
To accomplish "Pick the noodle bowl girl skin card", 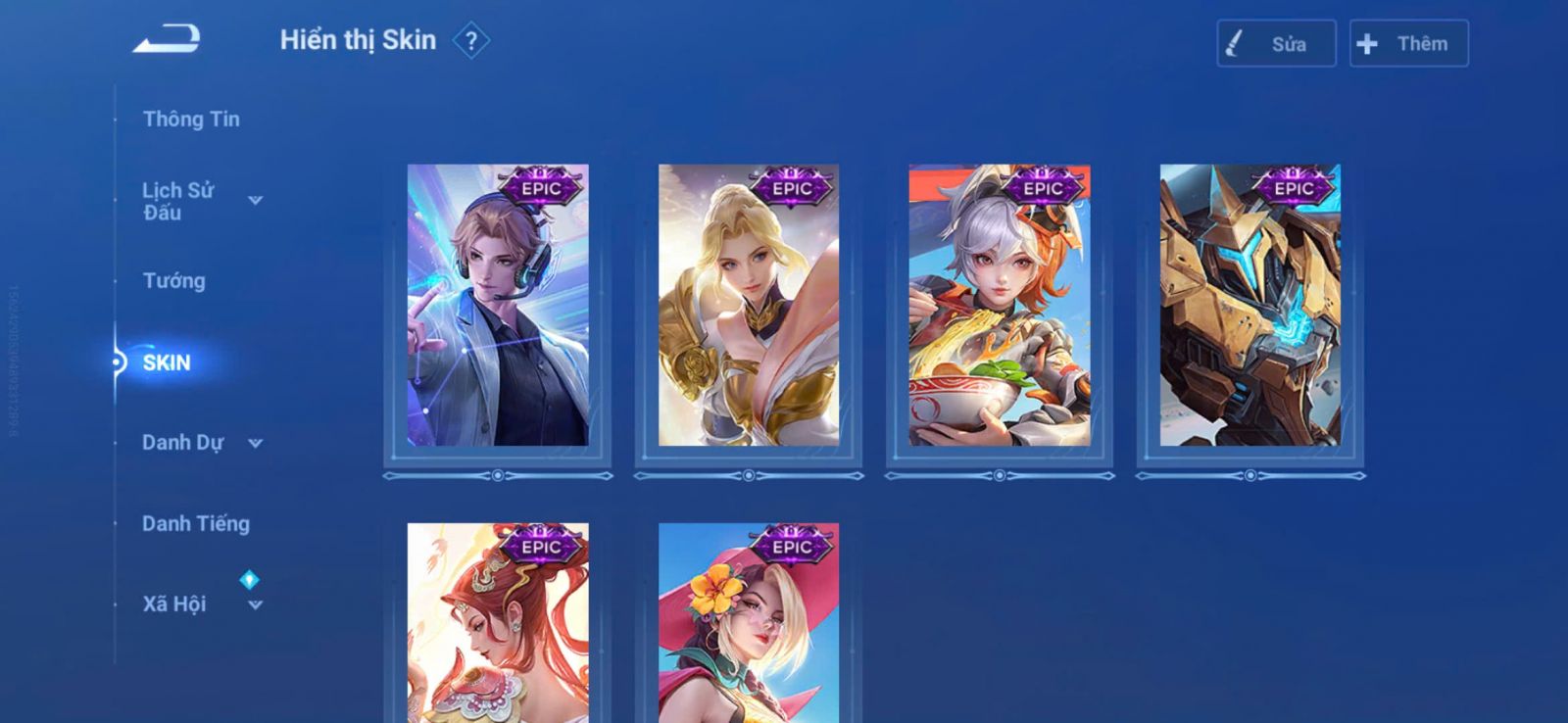I will pos(1000,306).
